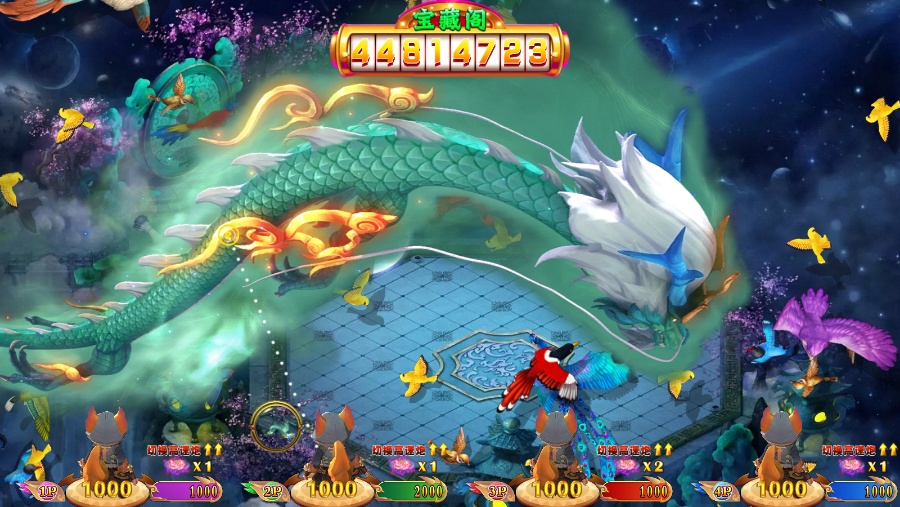Select the 1P cat cannon turret
The width and height of the screenshot is (900, 507).
coord(105,443)
